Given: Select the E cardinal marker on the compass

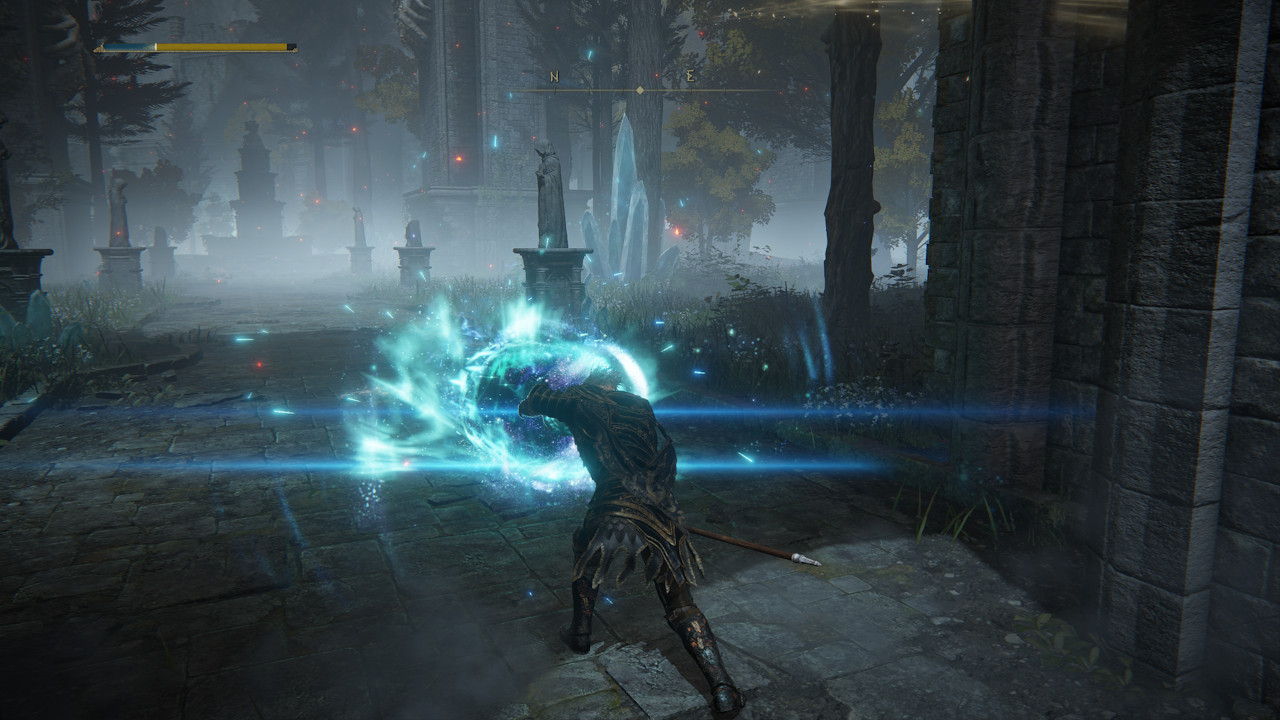Looking at the screenshot, I should click(690, 76).
